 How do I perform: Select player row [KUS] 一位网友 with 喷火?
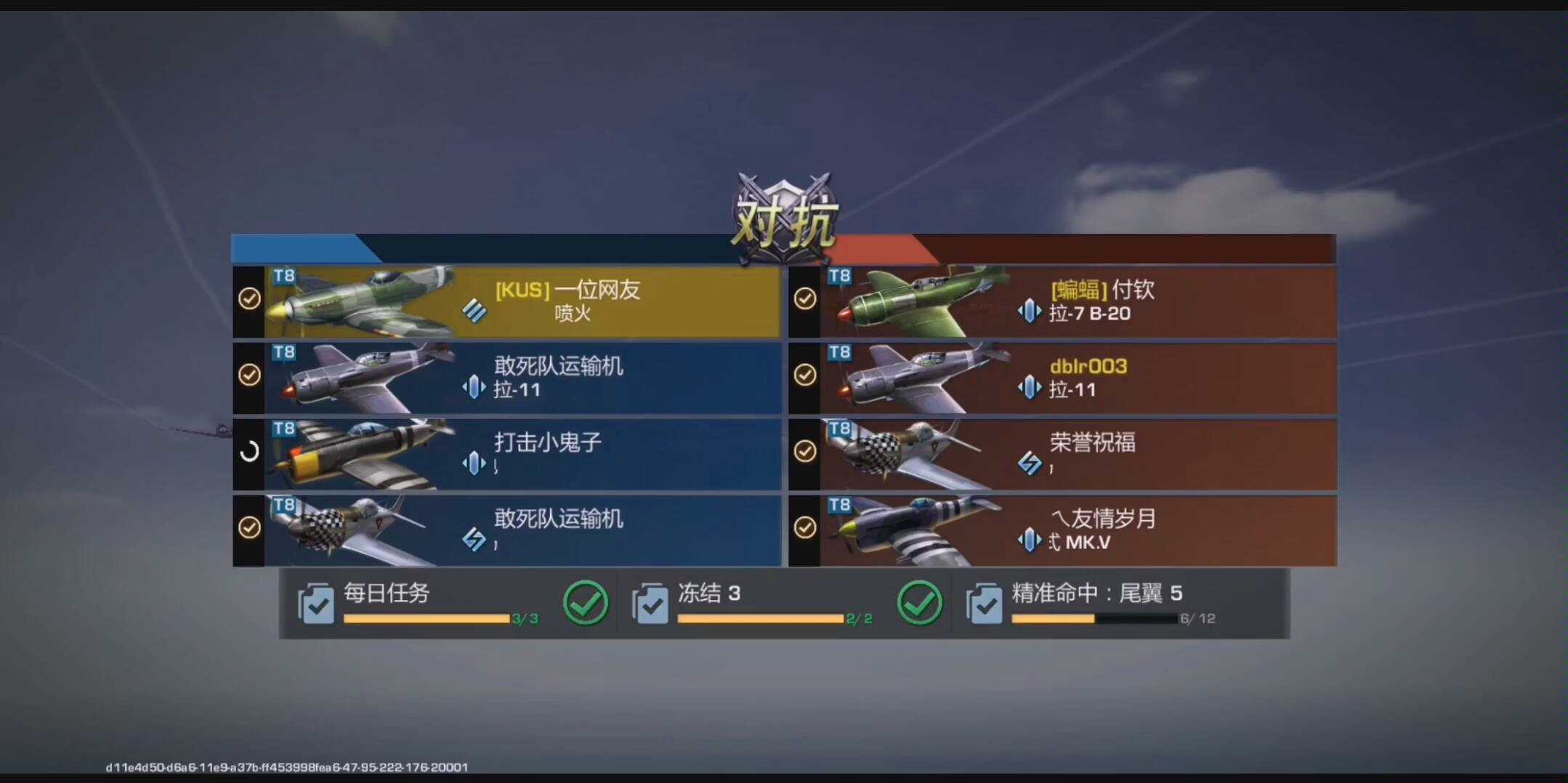pos(523,301)
